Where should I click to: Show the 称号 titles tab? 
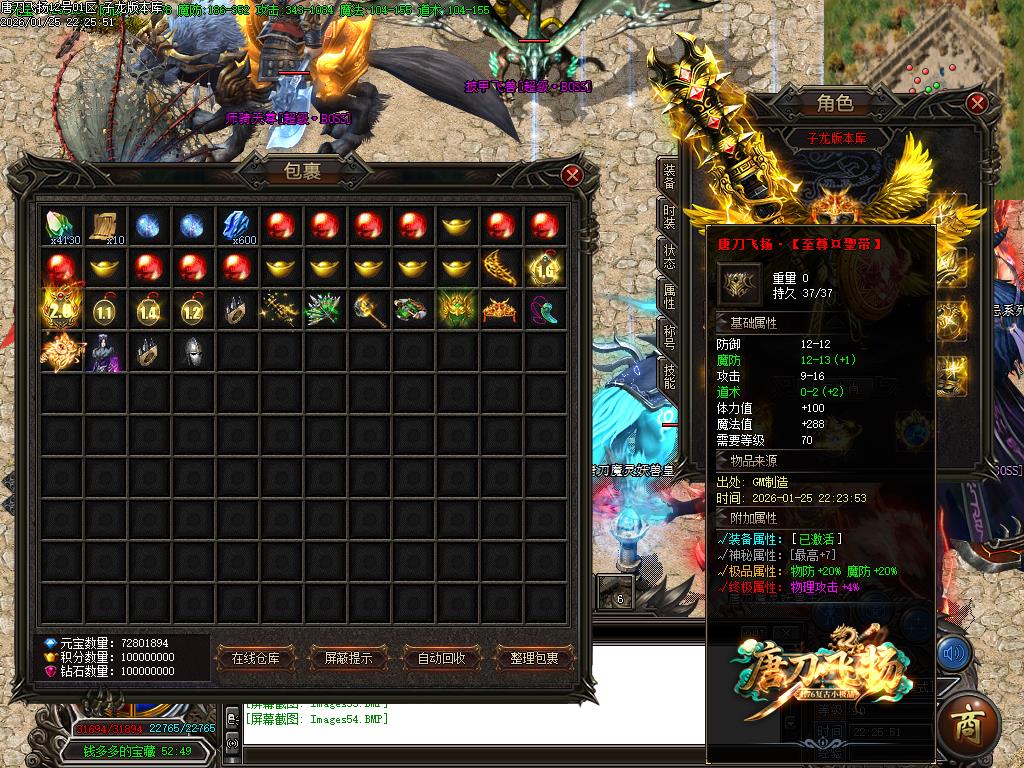(669, 334)
